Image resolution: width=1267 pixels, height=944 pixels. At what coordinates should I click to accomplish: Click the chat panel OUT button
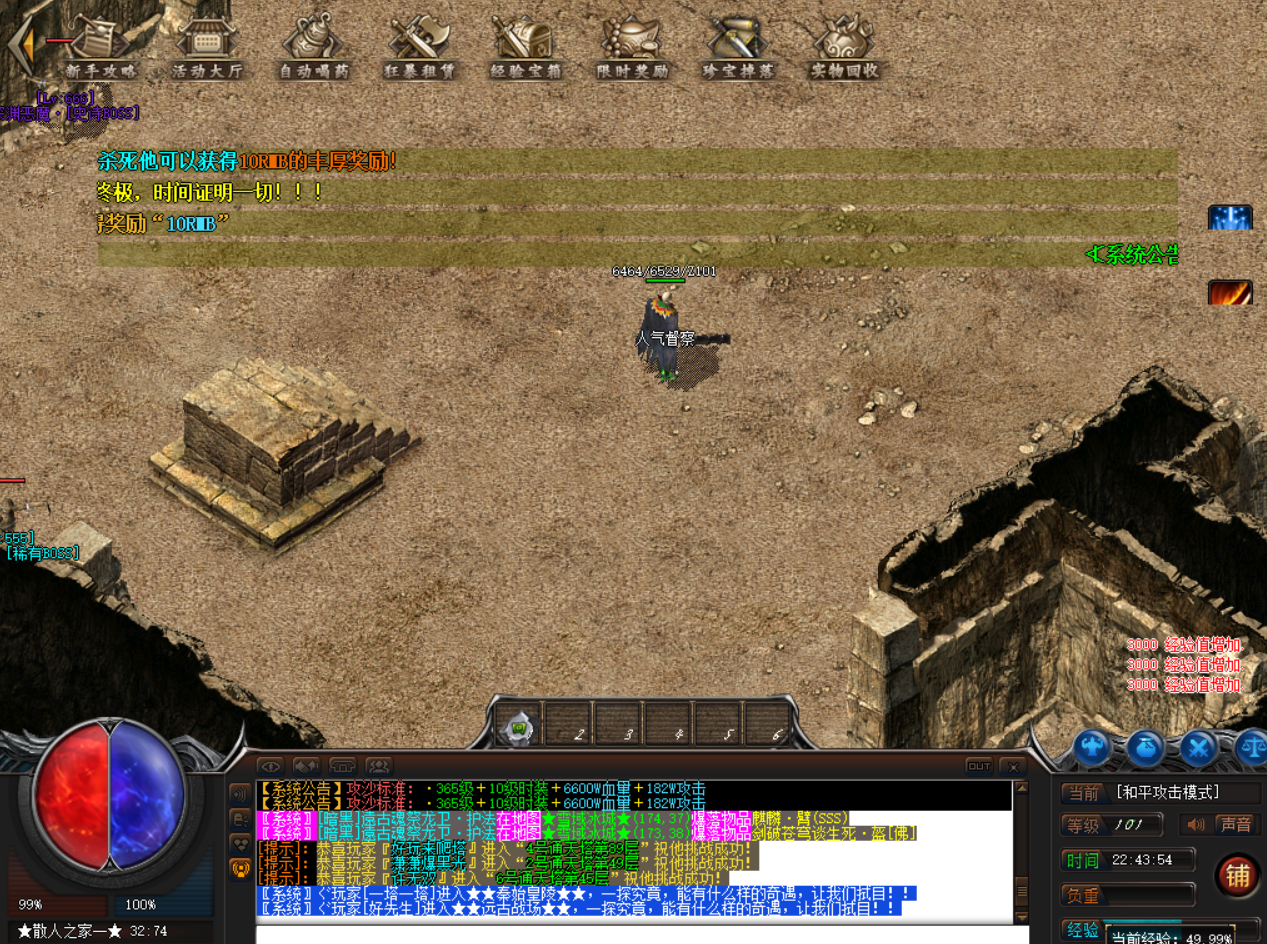(x=979, y=766)
